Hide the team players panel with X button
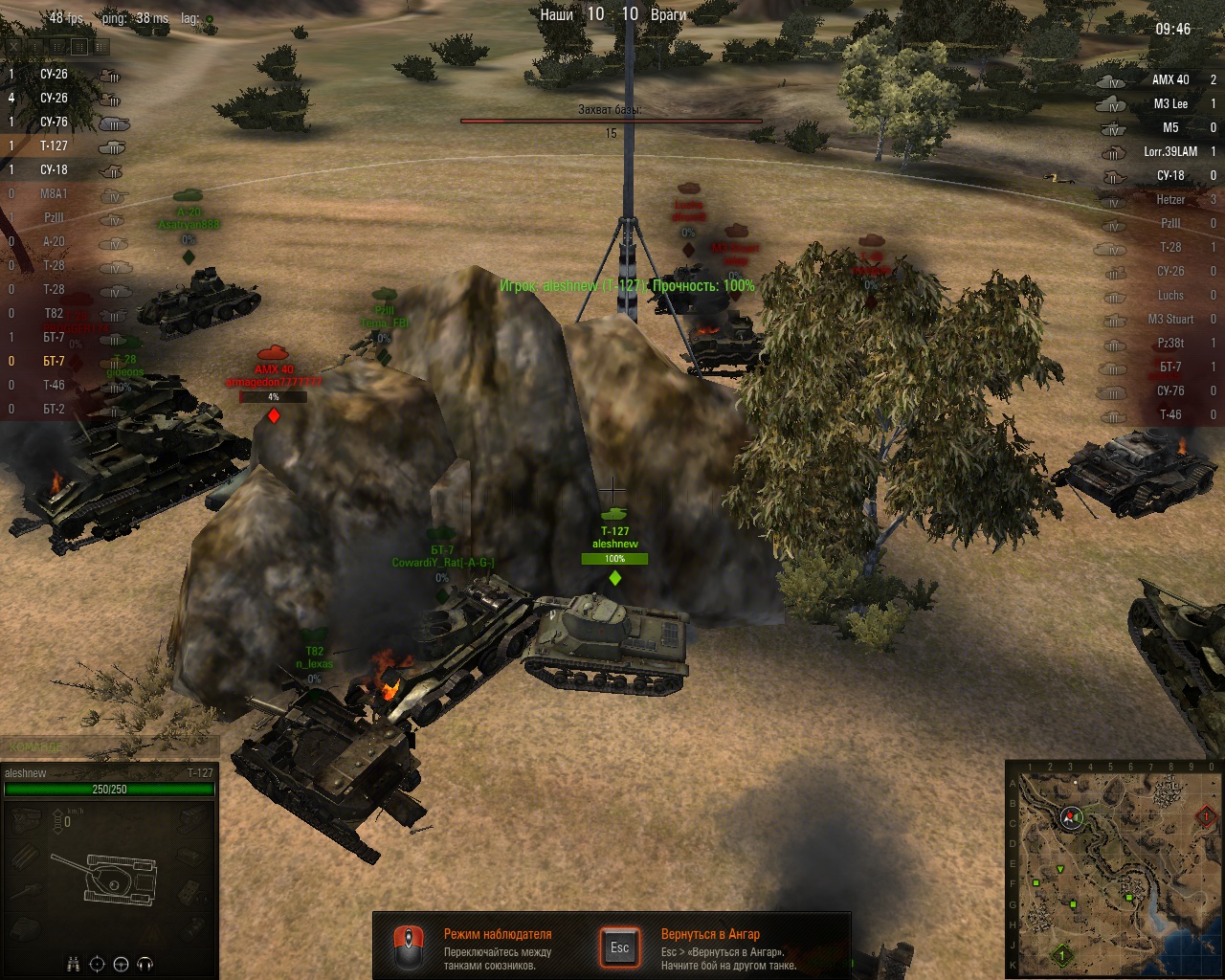The height and width of the screenshot is (980, 1225). pos(14,46)
